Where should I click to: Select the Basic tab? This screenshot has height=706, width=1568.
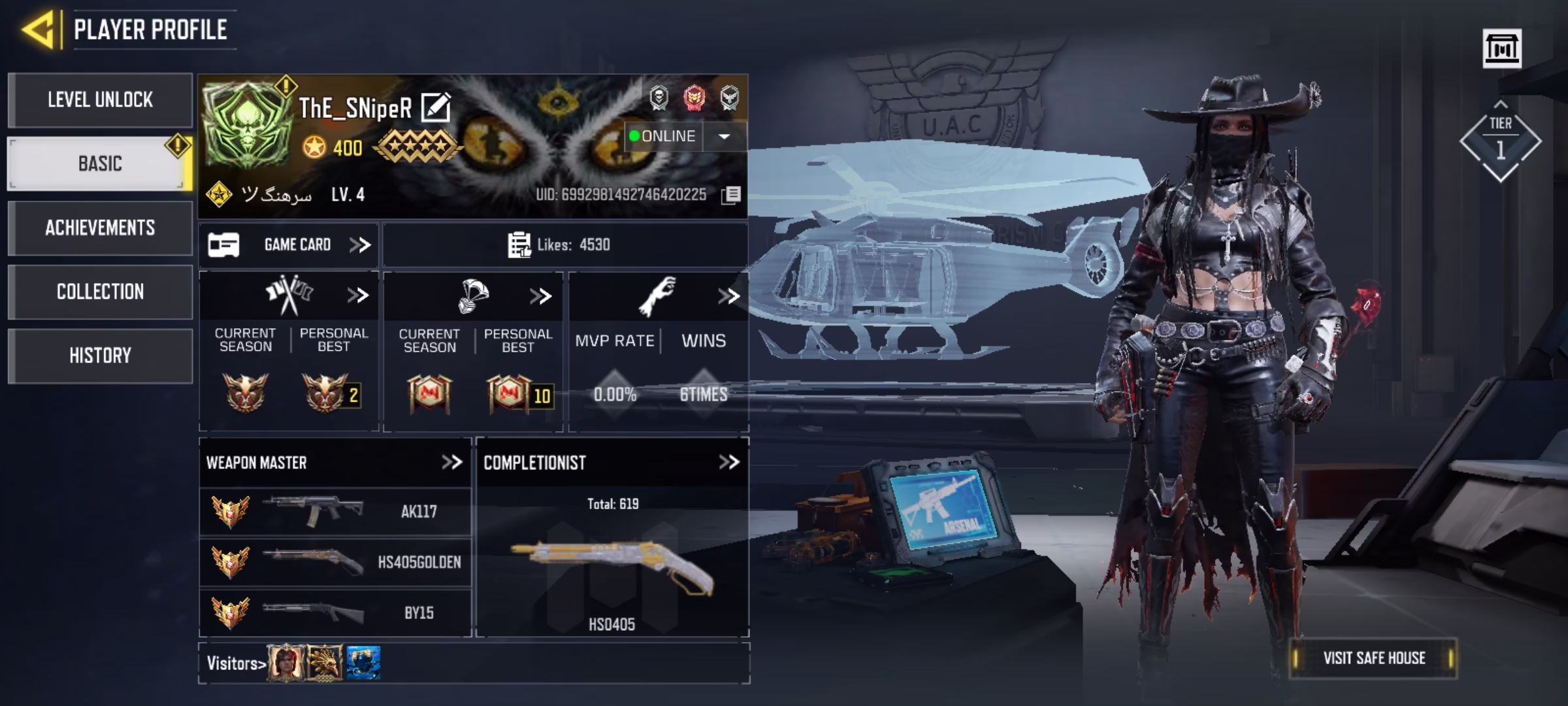[100, 163]
